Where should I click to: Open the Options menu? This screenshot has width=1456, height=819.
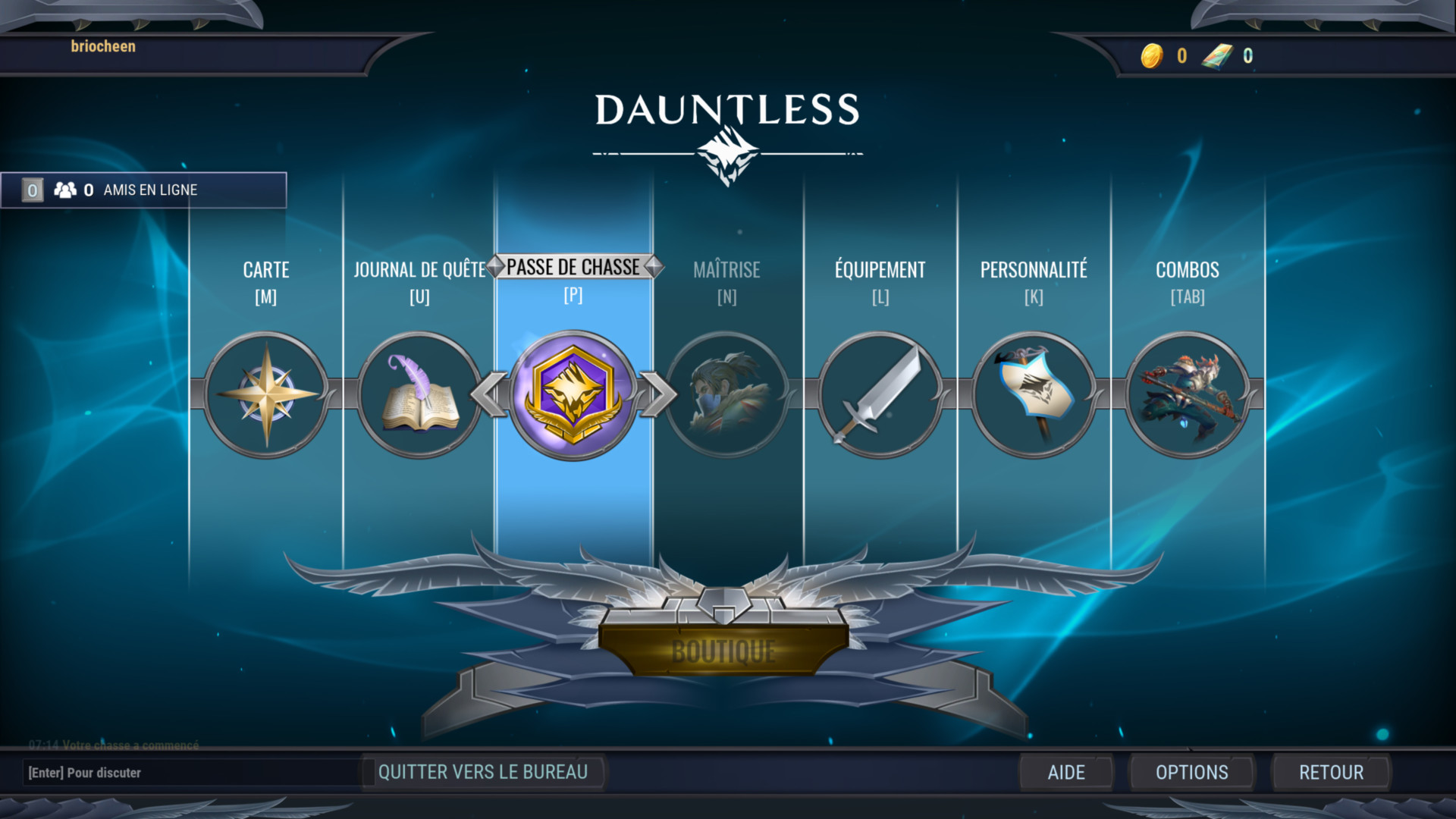click(1191, 772)
